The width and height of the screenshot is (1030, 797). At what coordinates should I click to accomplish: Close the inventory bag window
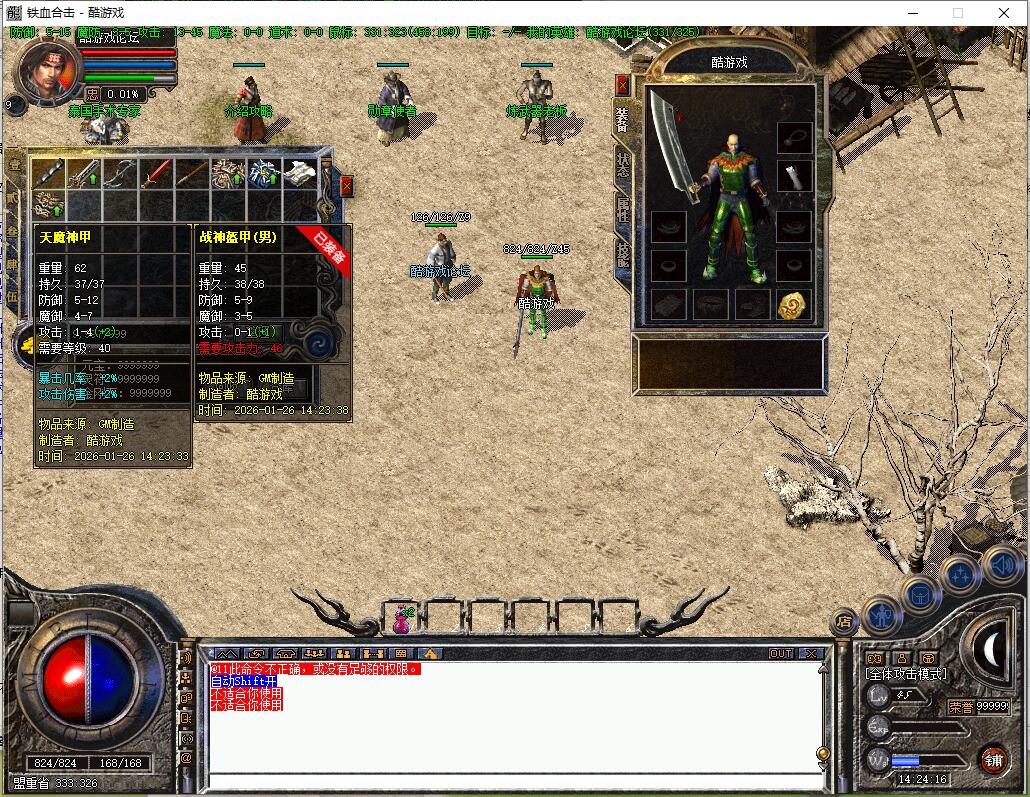pos(346,186)
